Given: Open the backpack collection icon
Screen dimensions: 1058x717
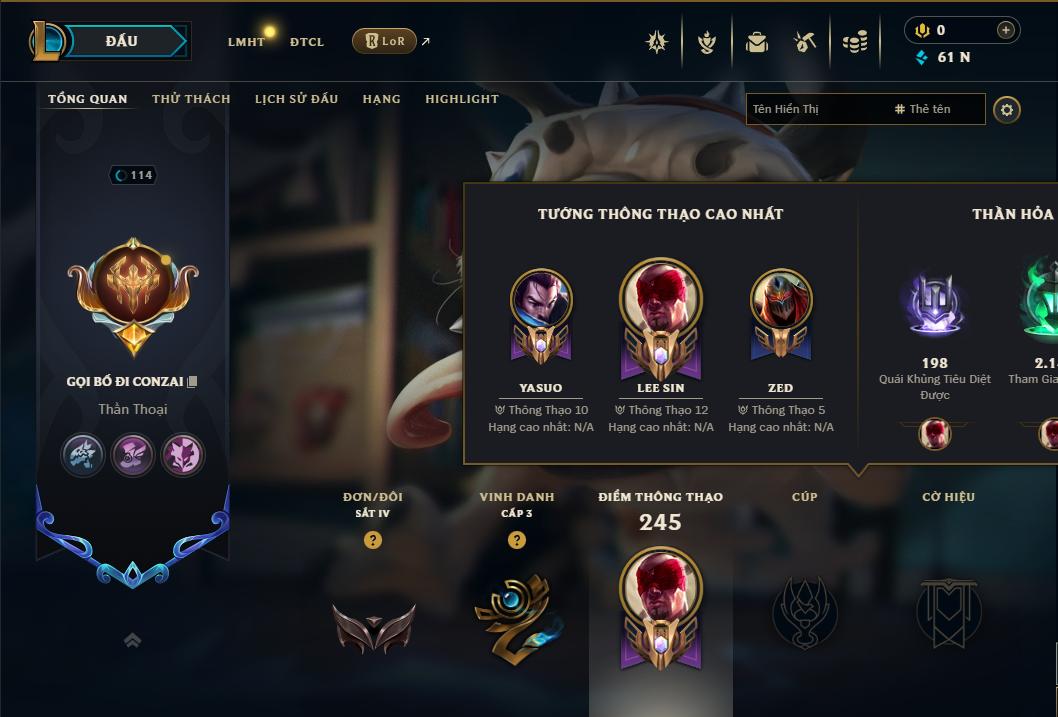Looking at the screenshot, I should [756, 42].
